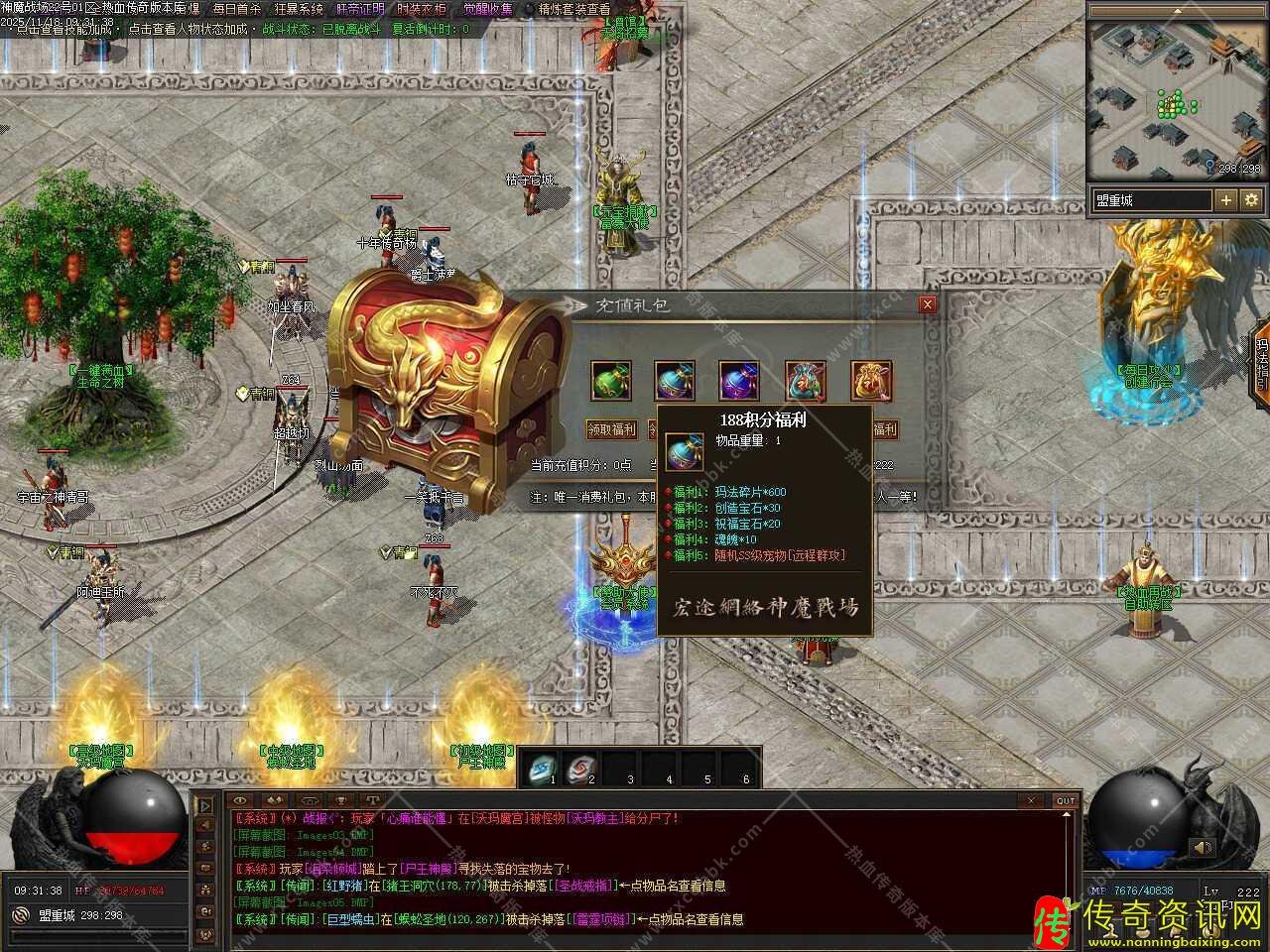Use the blue skill in hotbar slot 1

point(542,767)
